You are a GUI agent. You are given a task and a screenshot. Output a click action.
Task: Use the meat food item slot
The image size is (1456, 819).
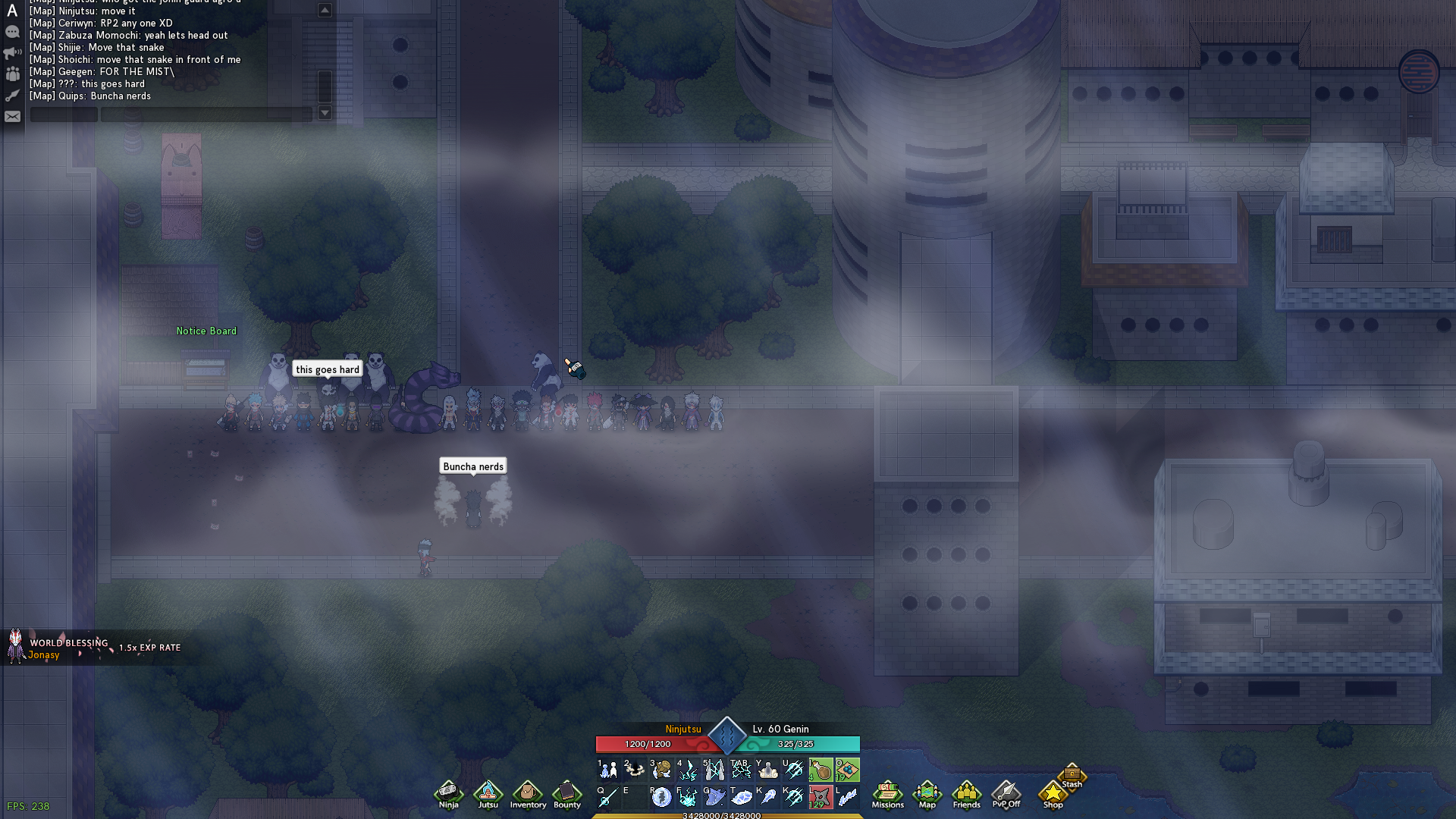(x=821, y=770)
